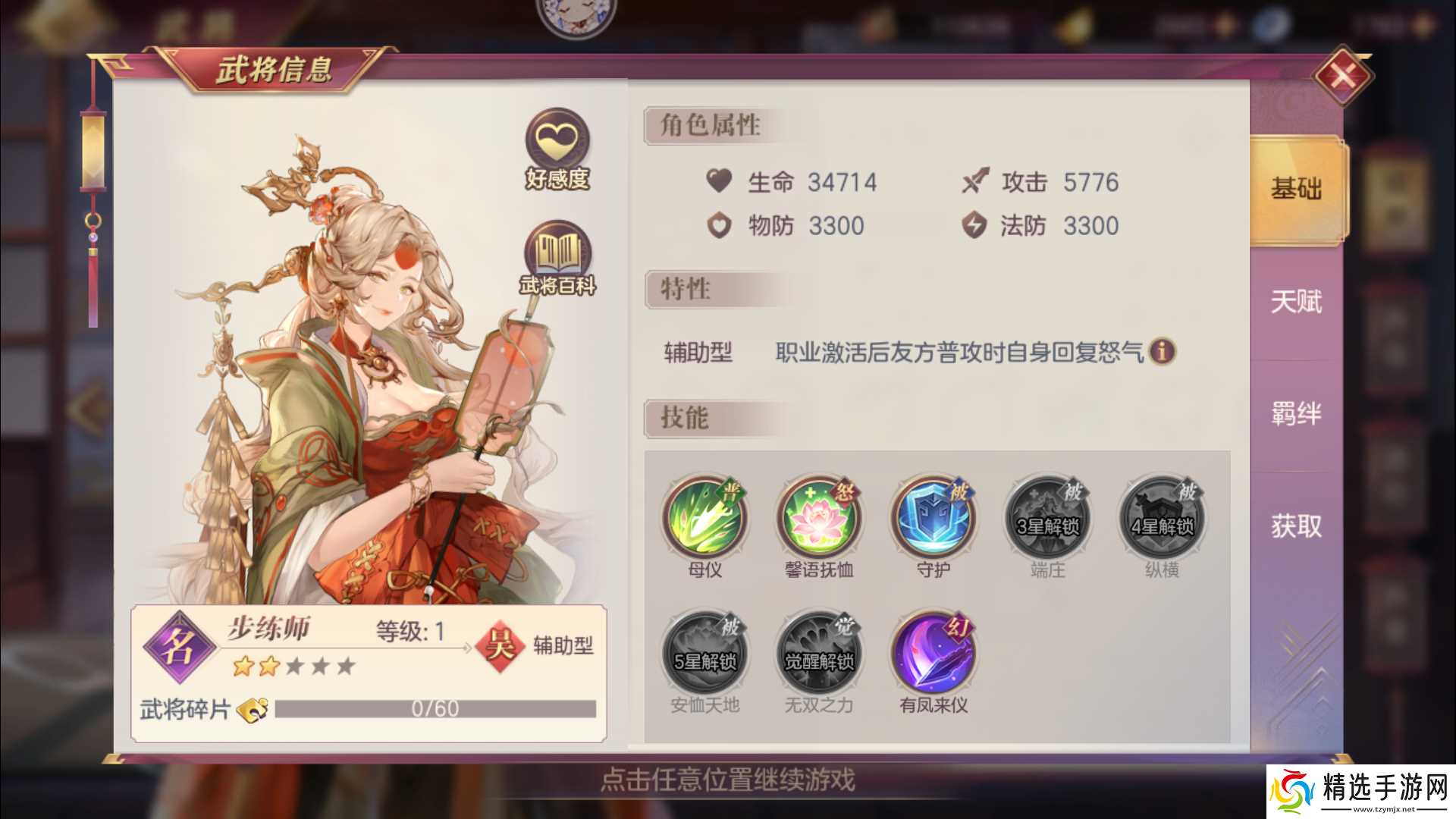Tap the character star rating row
Screen dimensions: 1456x819
(x=295, y=666)
